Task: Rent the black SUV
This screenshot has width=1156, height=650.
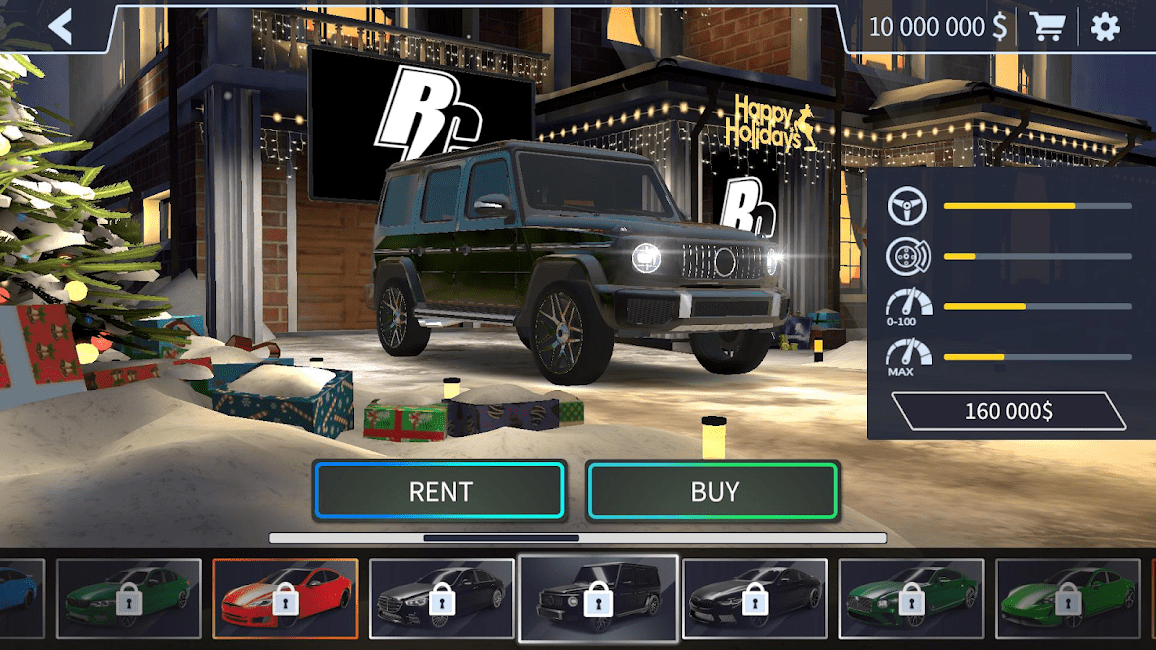Action: pyautogui.click(x=440, y=491)
